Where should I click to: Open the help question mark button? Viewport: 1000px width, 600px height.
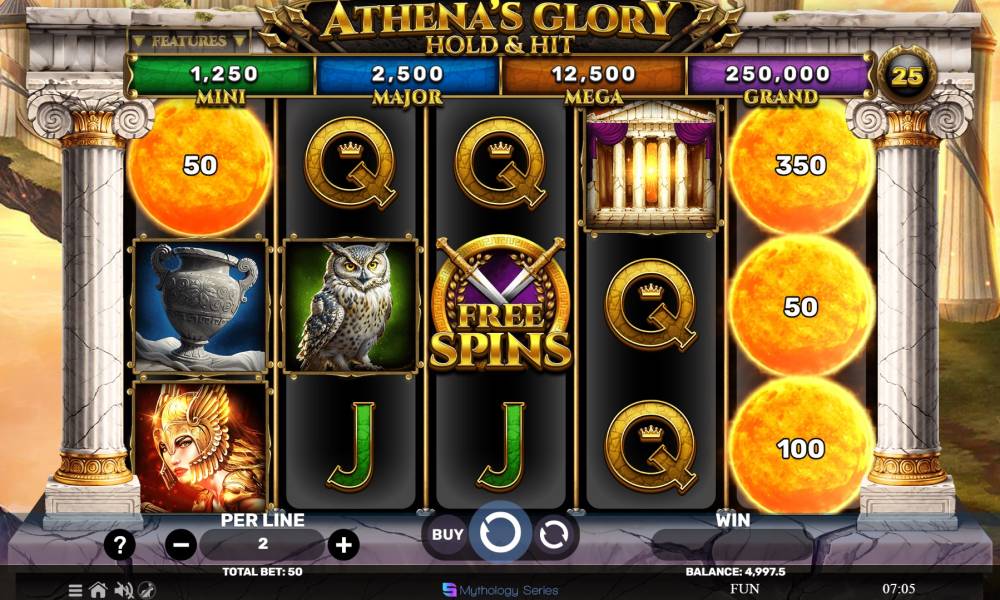[x=120, y=545]
